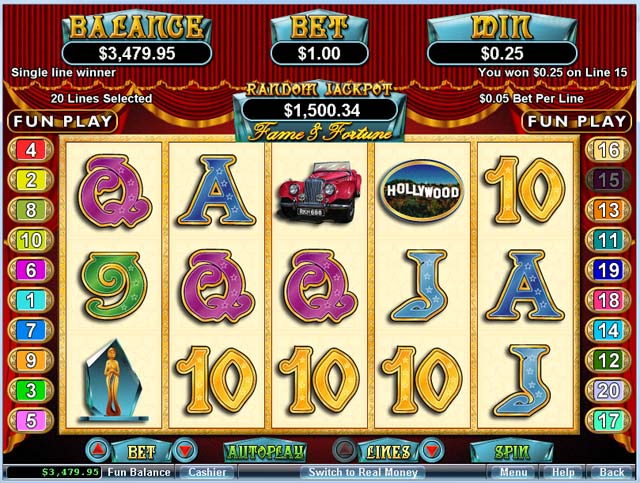Select payline 5 marker
Viewport: 640px width, 483px height.
(x=30, y=420)
